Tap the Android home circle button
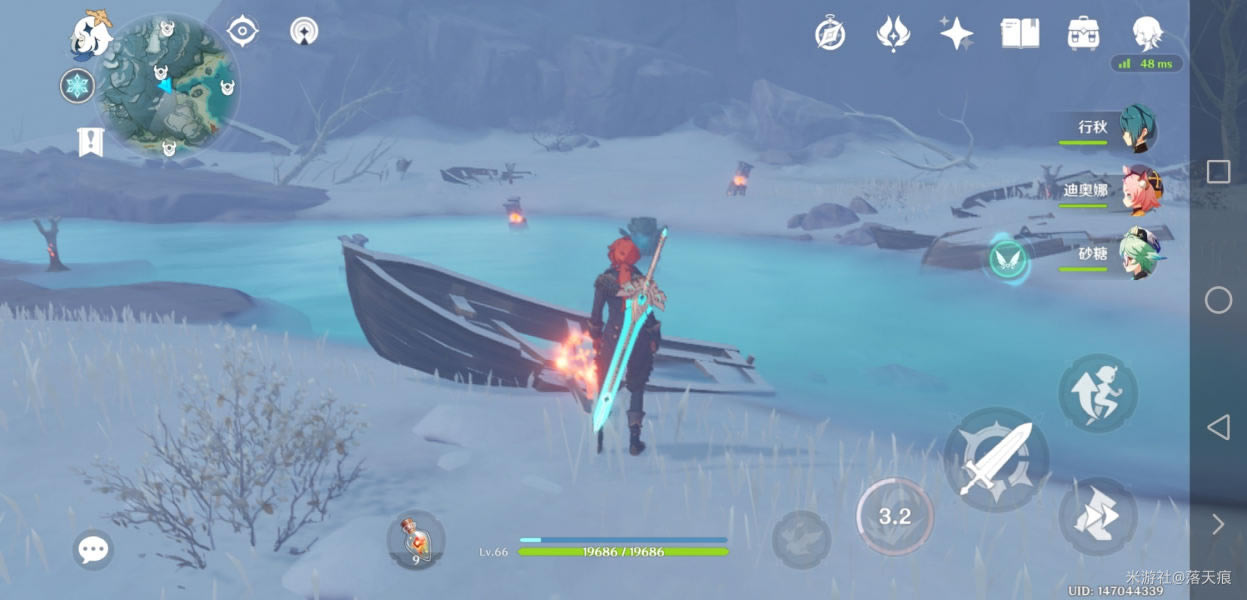 (1218, 300)
